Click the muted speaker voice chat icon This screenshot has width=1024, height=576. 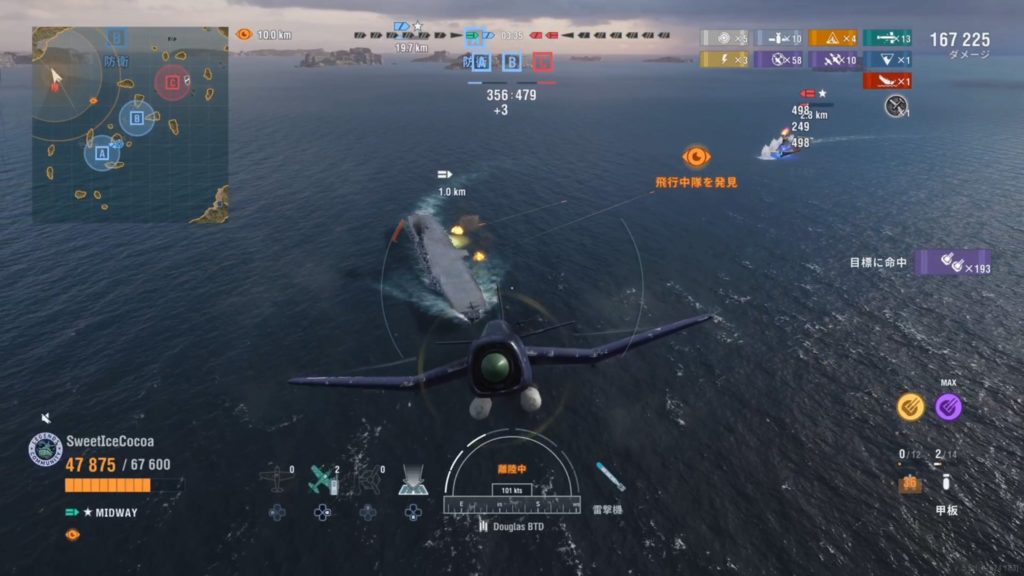[x=46, y=418]
